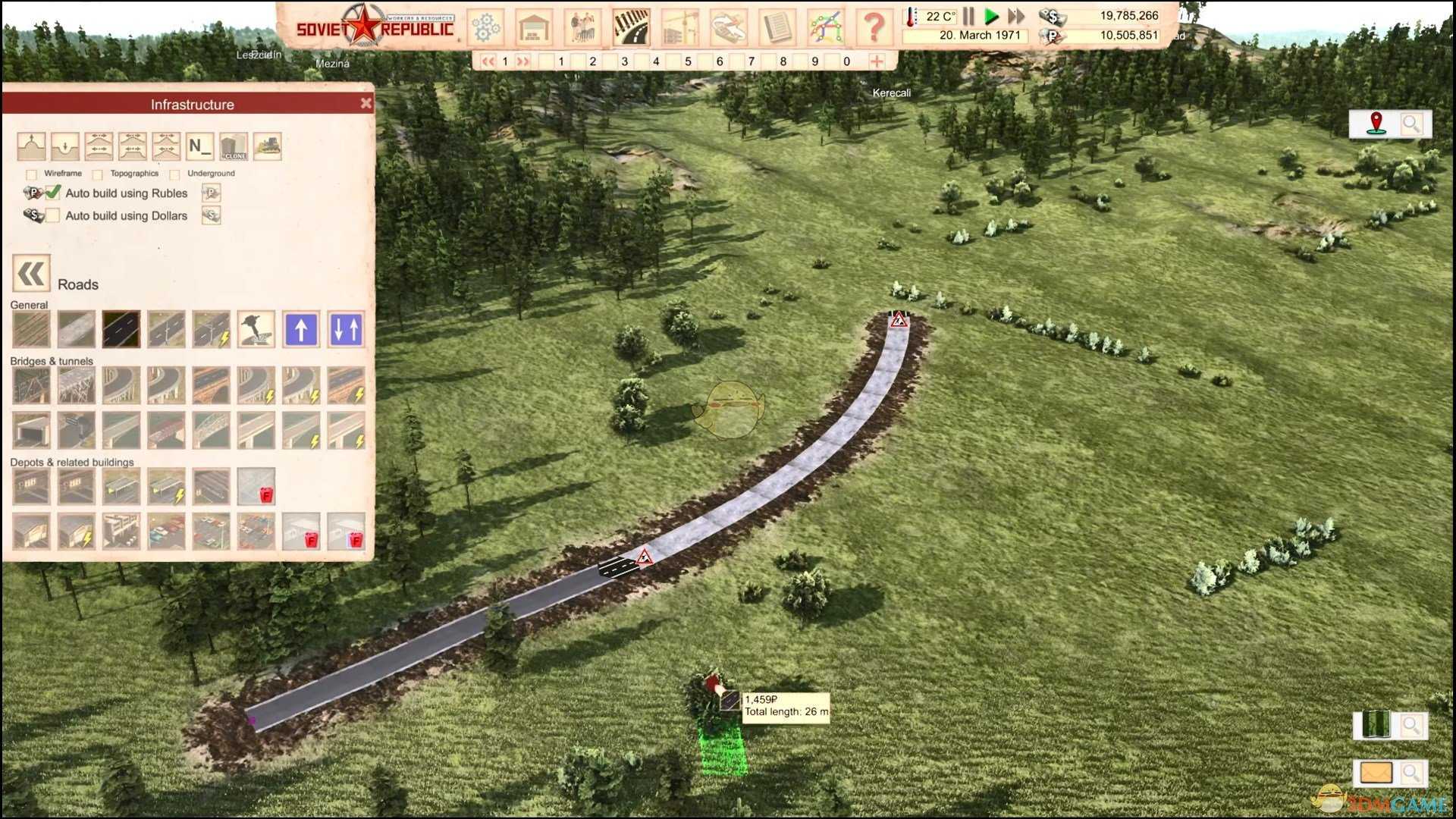Image resolution: width=1456 pixels, height=819 pixels.
Task: Enable Auto build using Dollars
Action: click(52, 215)
